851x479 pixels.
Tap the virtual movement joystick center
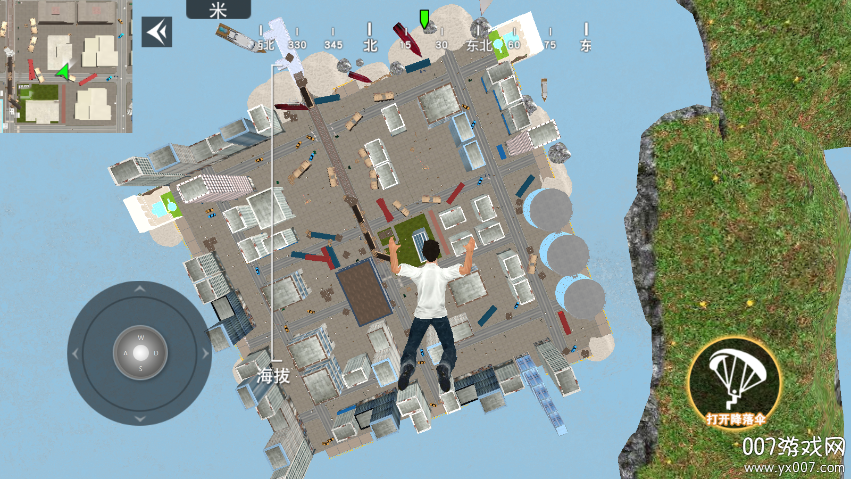139,353
